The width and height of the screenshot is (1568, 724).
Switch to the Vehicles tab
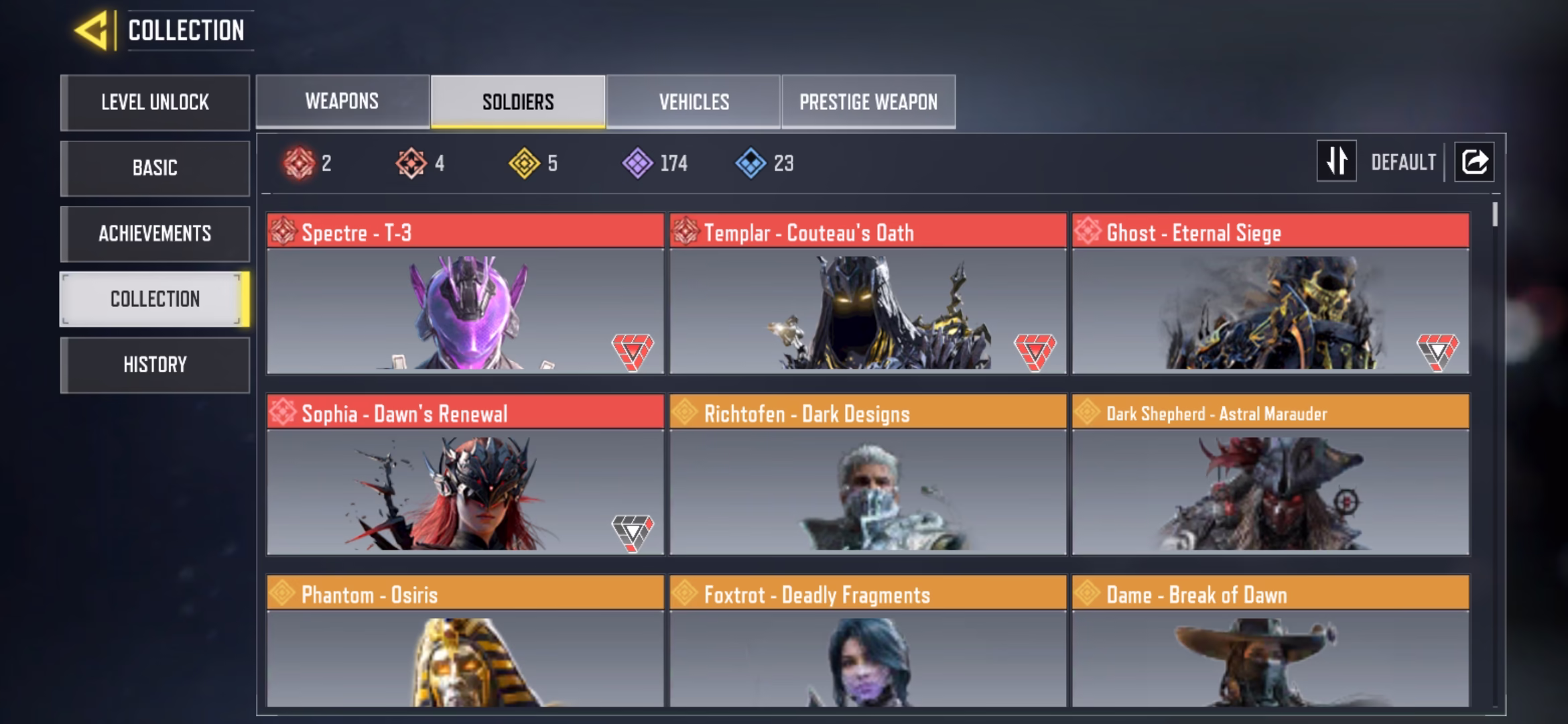coord(694,101)
